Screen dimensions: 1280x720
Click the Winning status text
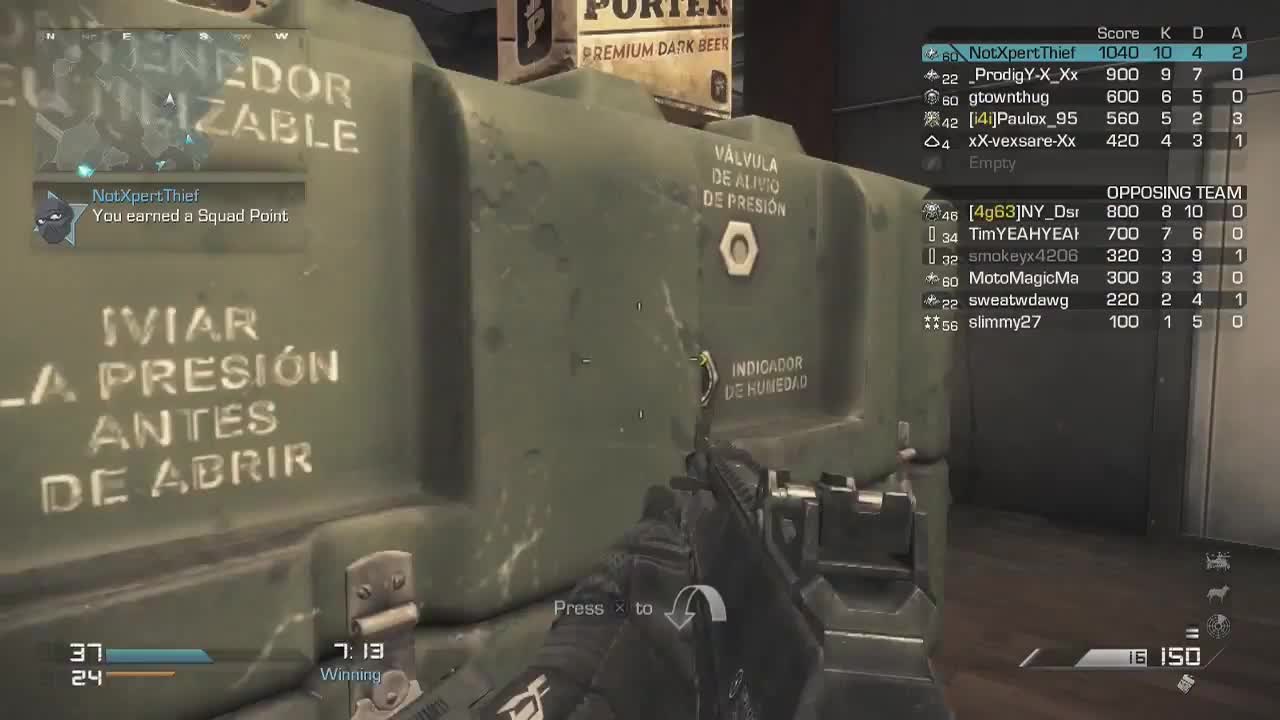(x=349, y=674)
